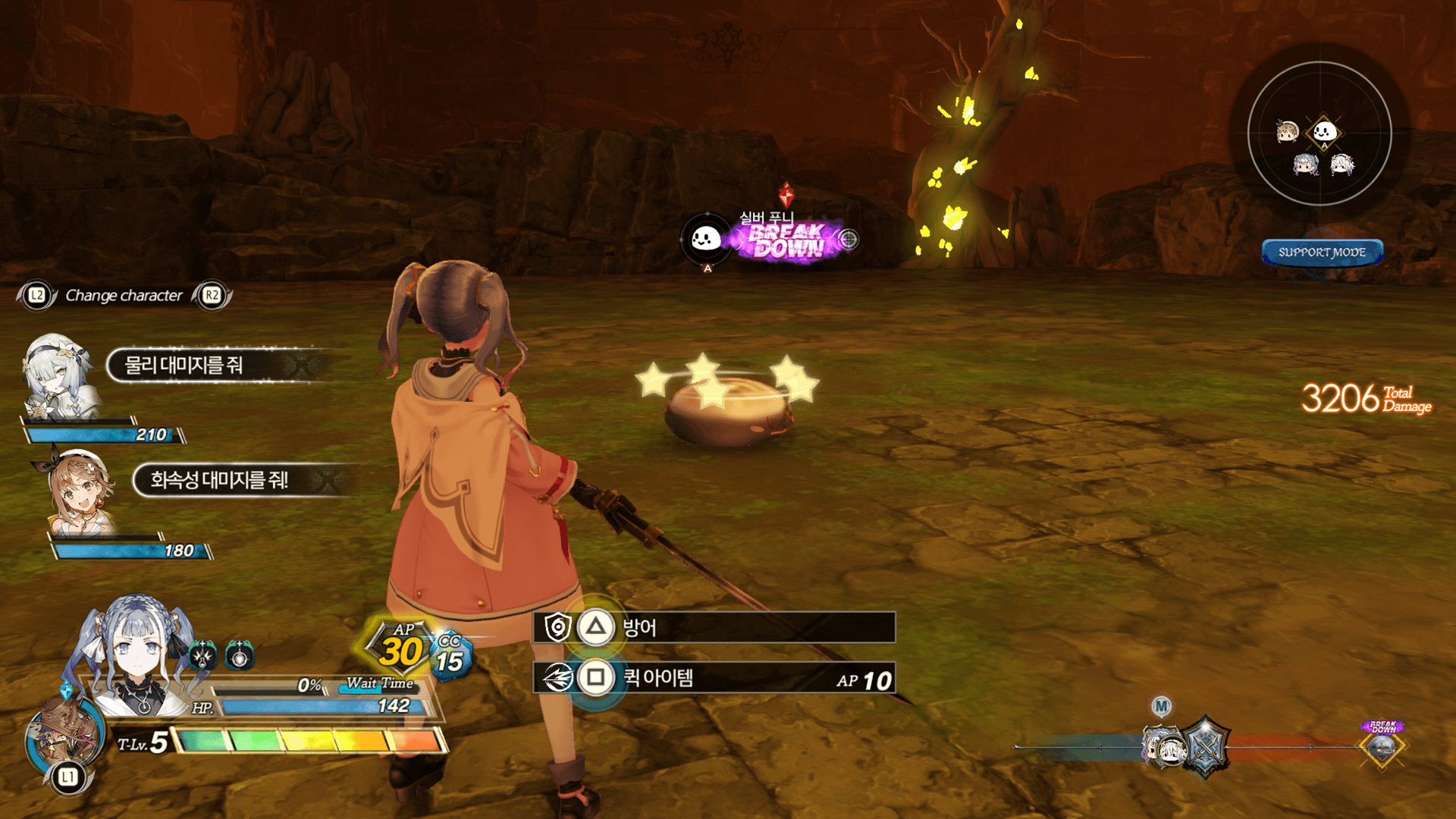Image resolution: width=1456 pixels, height=819 pixels.
Task: Toggle the SUPPORT MODE button
Action: point(1322,253)
